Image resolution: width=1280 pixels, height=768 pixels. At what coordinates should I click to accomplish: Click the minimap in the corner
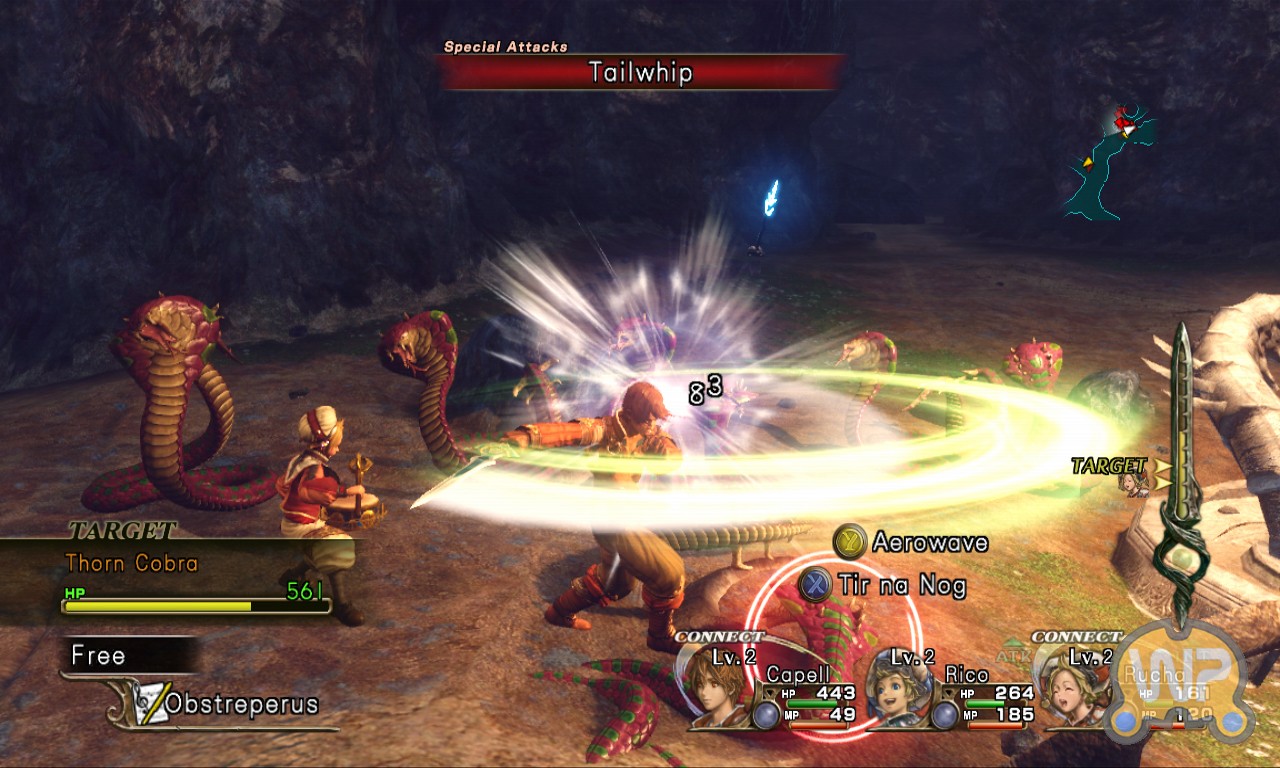click(1112, 166)
